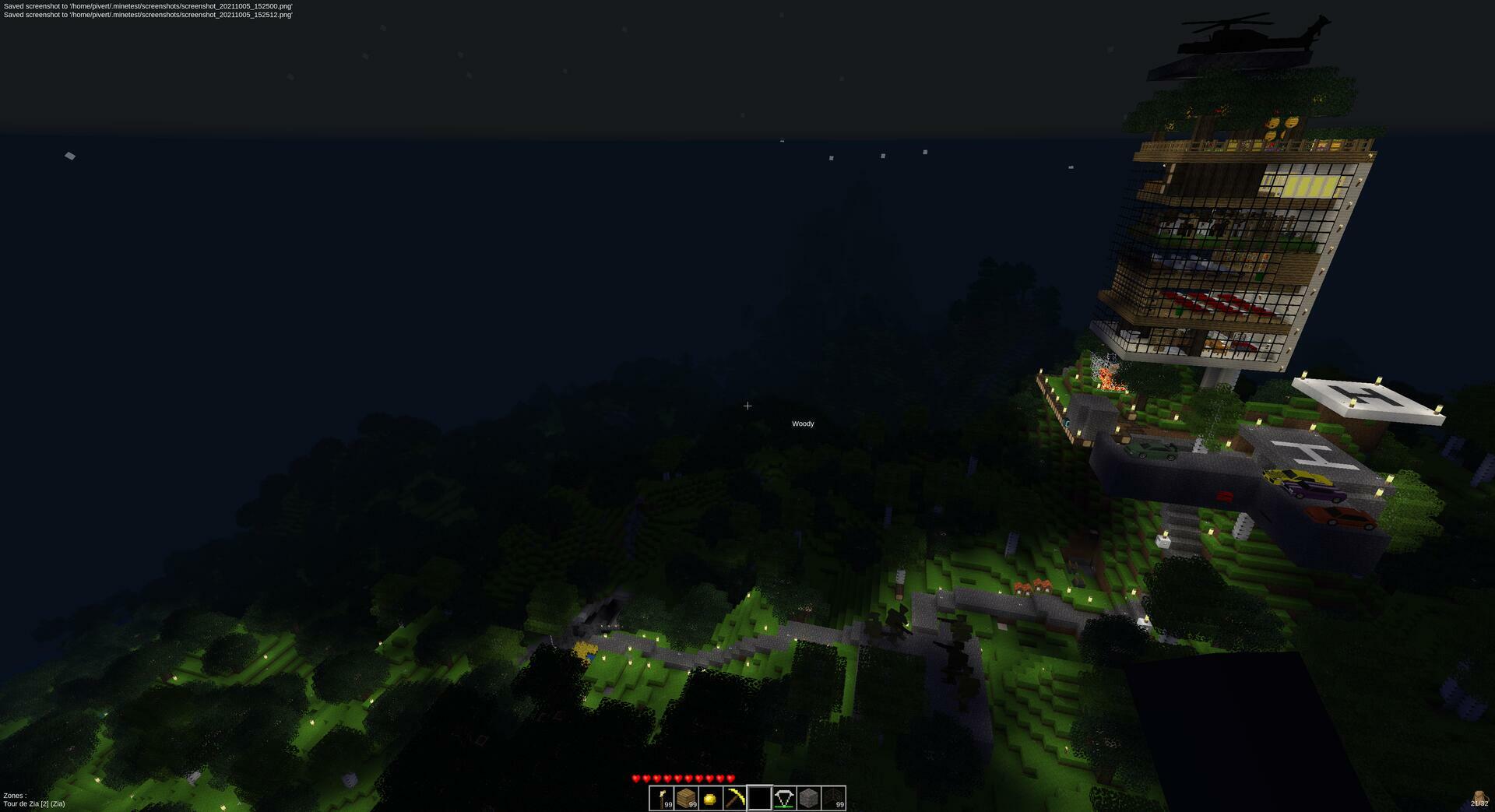Screen dimensions: 1495x812
Task: Select the white funnel tool slot
Action: click(784, 798)
